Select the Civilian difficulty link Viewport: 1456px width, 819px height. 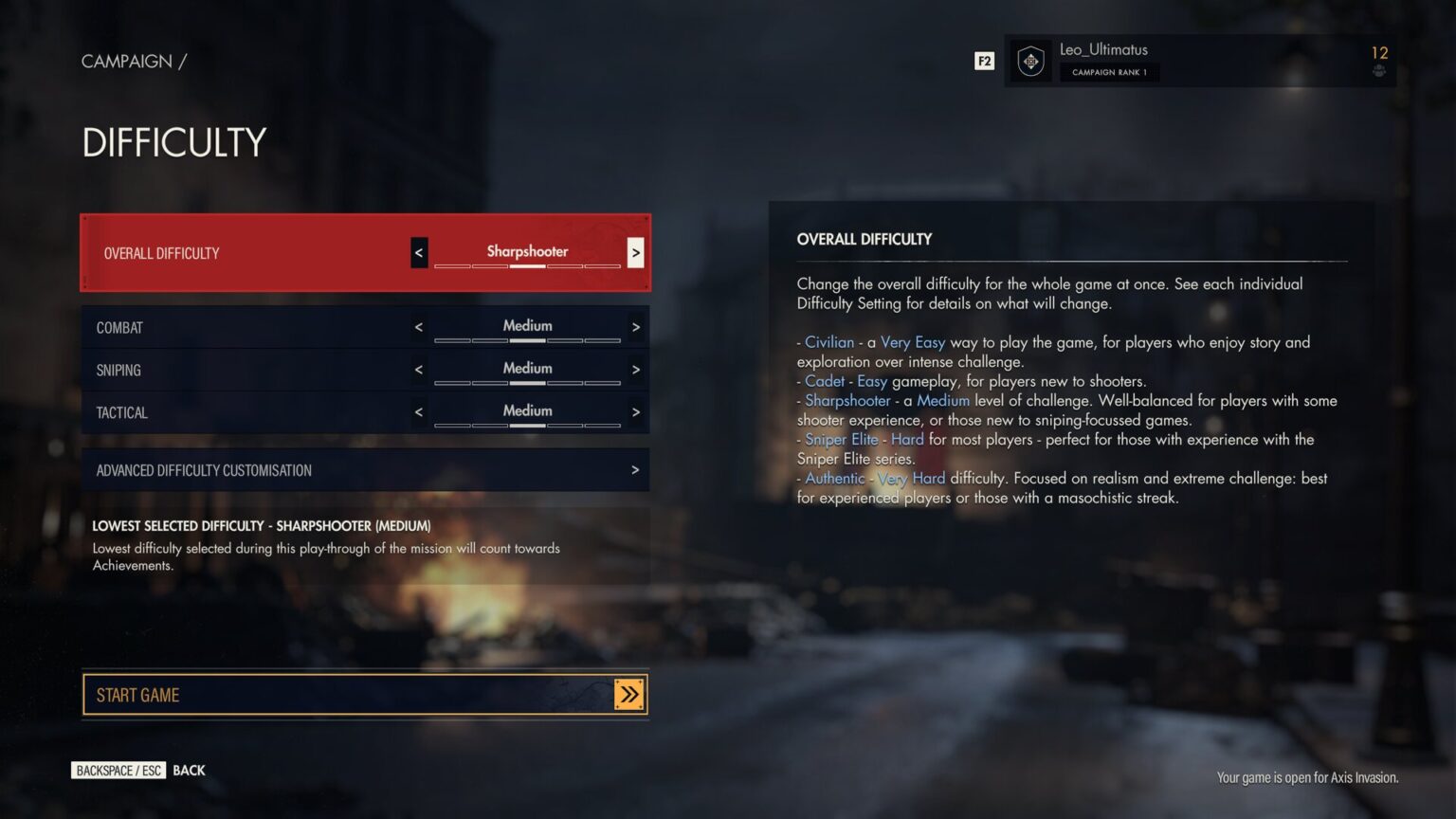[829, 341]
